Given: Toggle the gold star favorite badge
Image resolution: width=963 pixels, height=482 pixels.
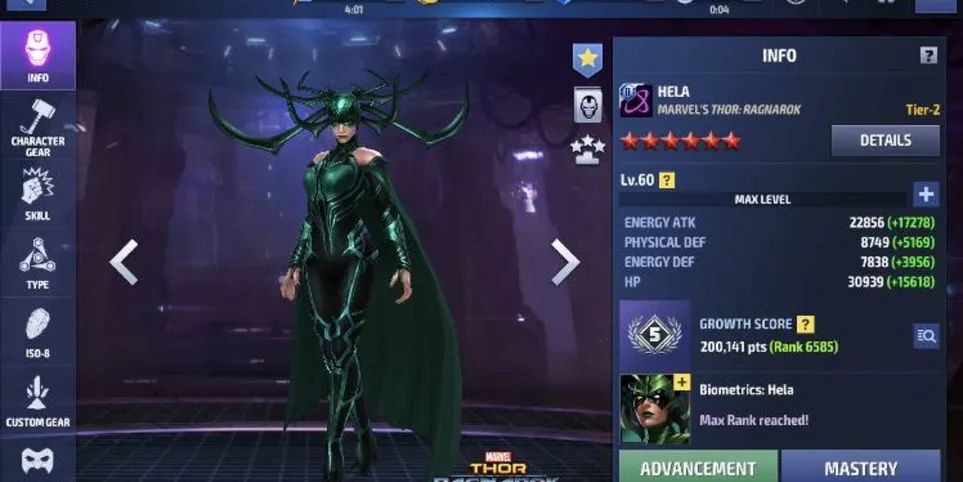Looking at the screenshot, I should (x=587, y=59).
